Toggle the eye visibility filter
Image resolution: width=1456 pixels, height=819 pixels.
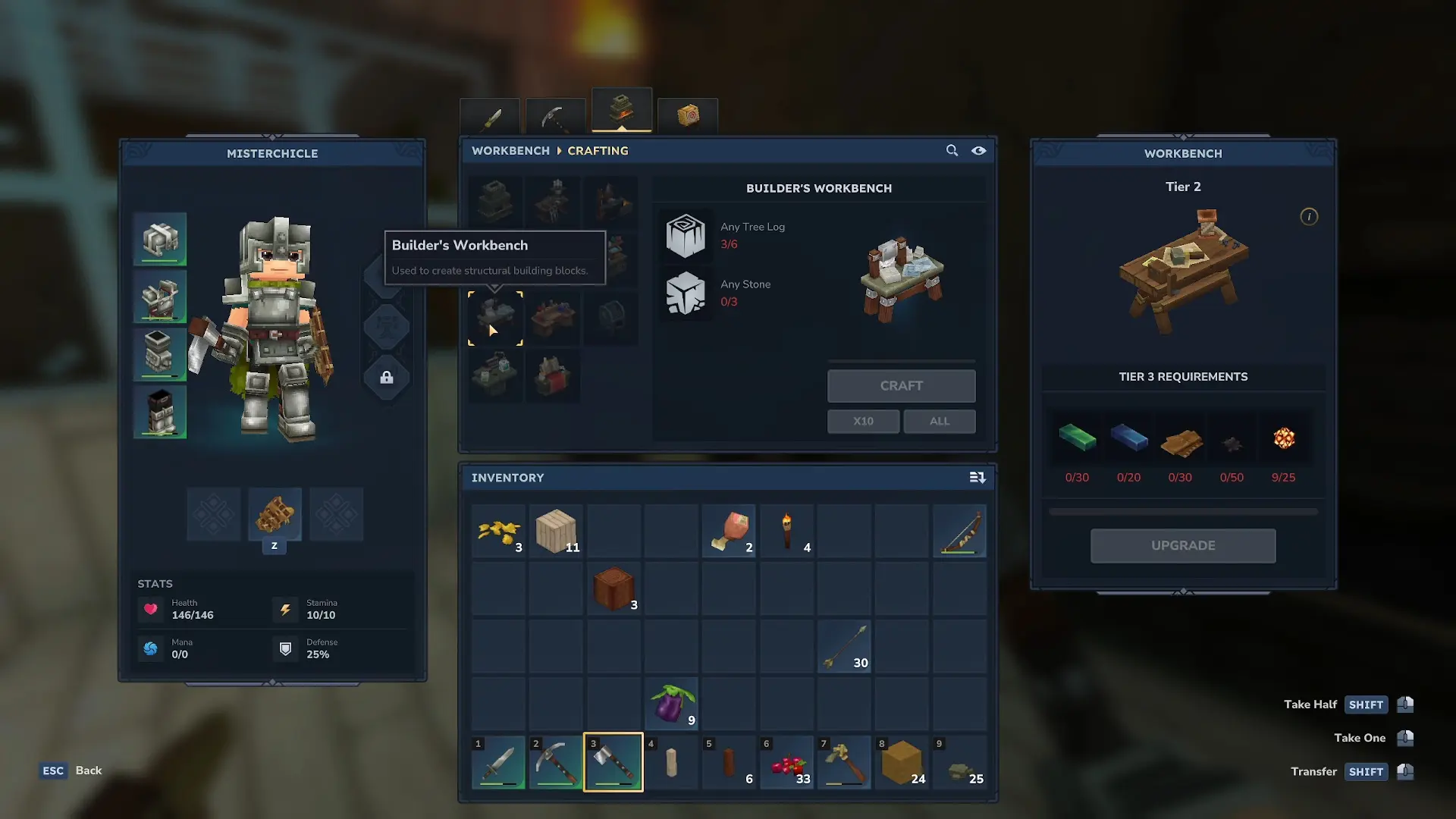click(979, 151)
